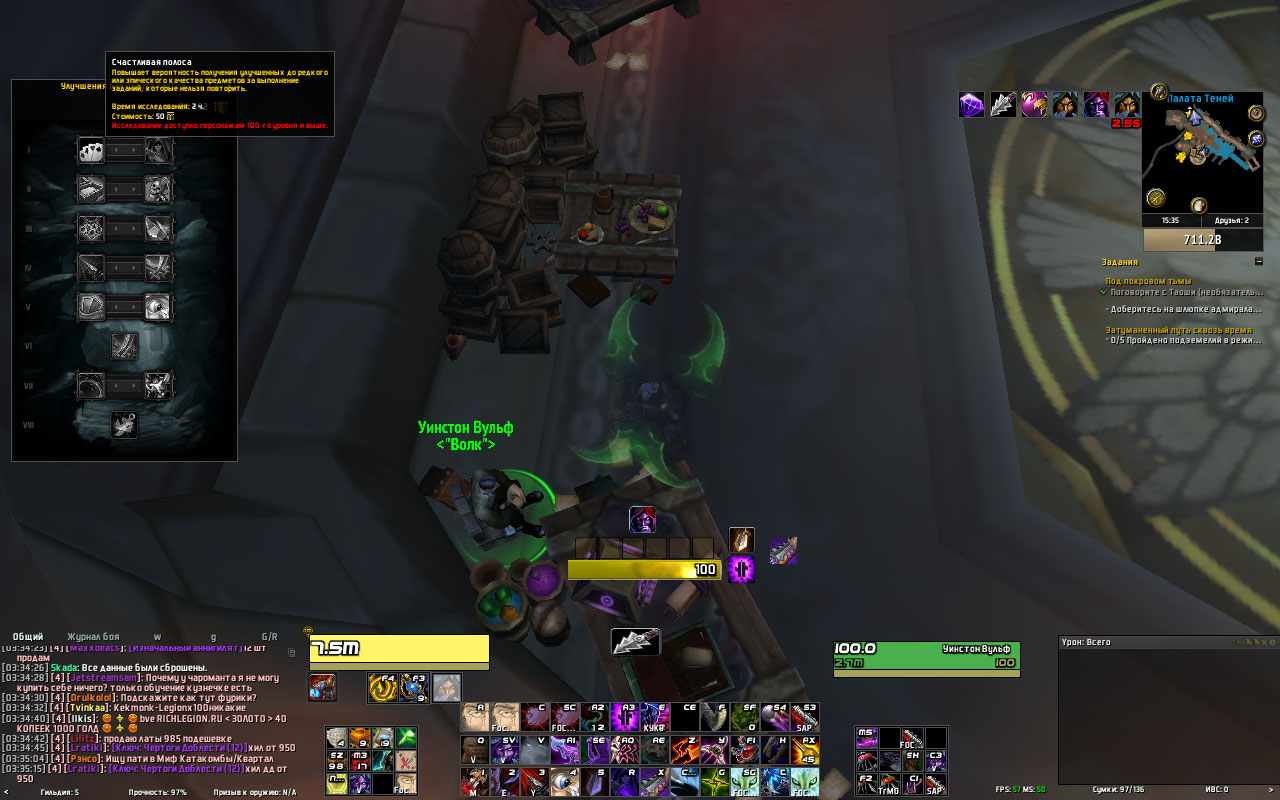Click the Гильдия: 5 guild info text
Screen dimensions: 1280x800
pyautogui.click(x=60, y=792)
